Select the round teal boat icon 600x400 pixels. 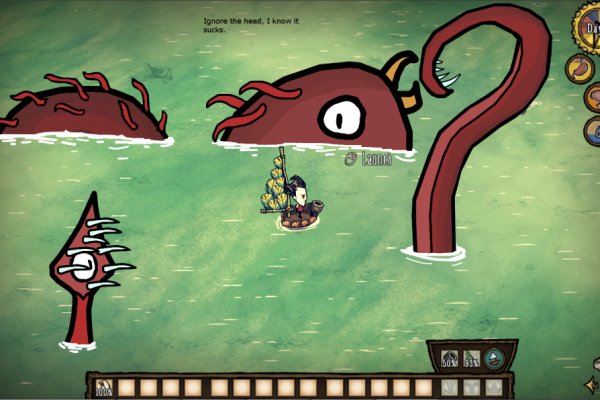[494, 359]
